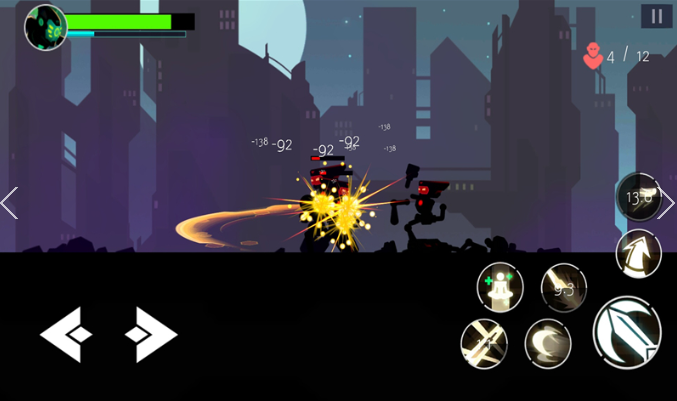Tap the dash skill showing 13 cooldown

point(638,197)
